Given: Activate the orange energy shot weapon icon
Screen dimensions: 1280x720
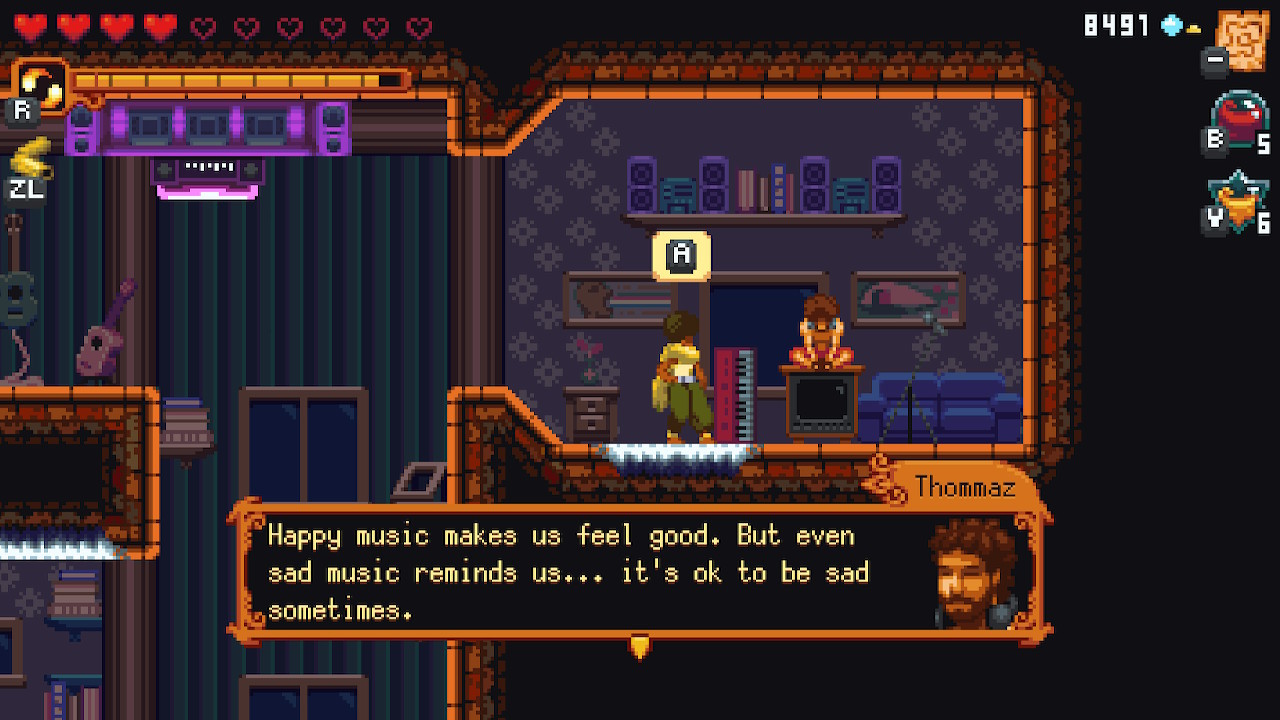Looking at the screenshot, I should click(41, 87).
